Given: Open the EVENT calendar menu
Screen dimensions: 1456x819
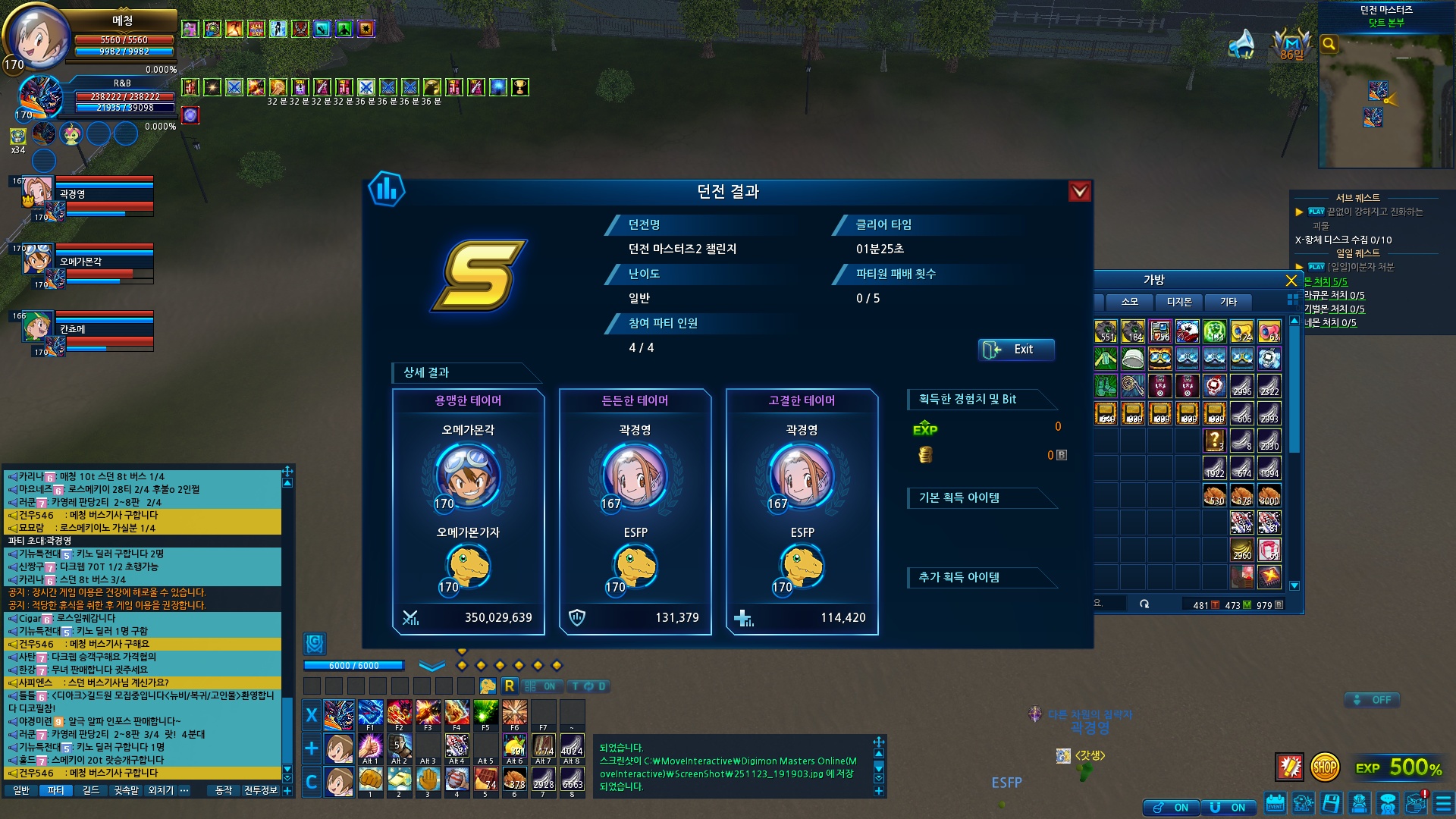Looking at the screenshot, I should (1275, 803).
